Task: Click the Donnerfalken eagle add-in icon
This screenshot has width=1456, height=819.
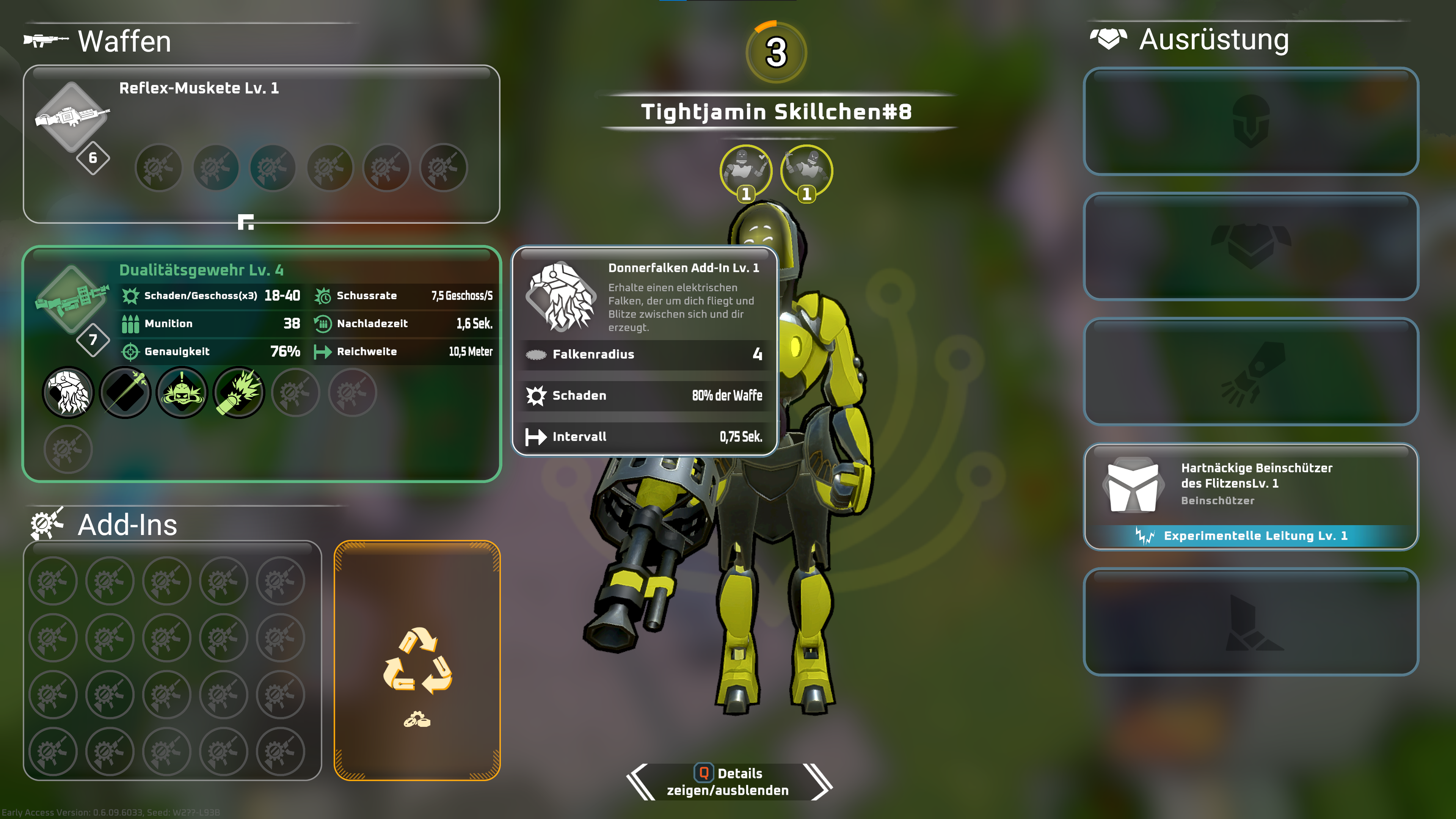Action: [x=68, y=392]
